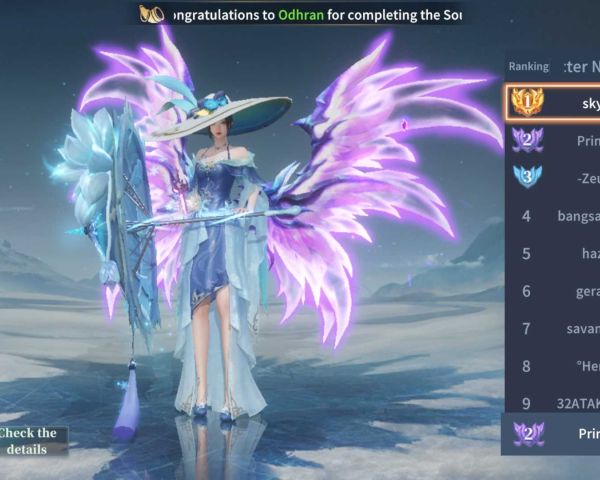This screenshot has width=600, height=480.
Task: Select the third-place player -Zeu row
Action: click(553, 177)
